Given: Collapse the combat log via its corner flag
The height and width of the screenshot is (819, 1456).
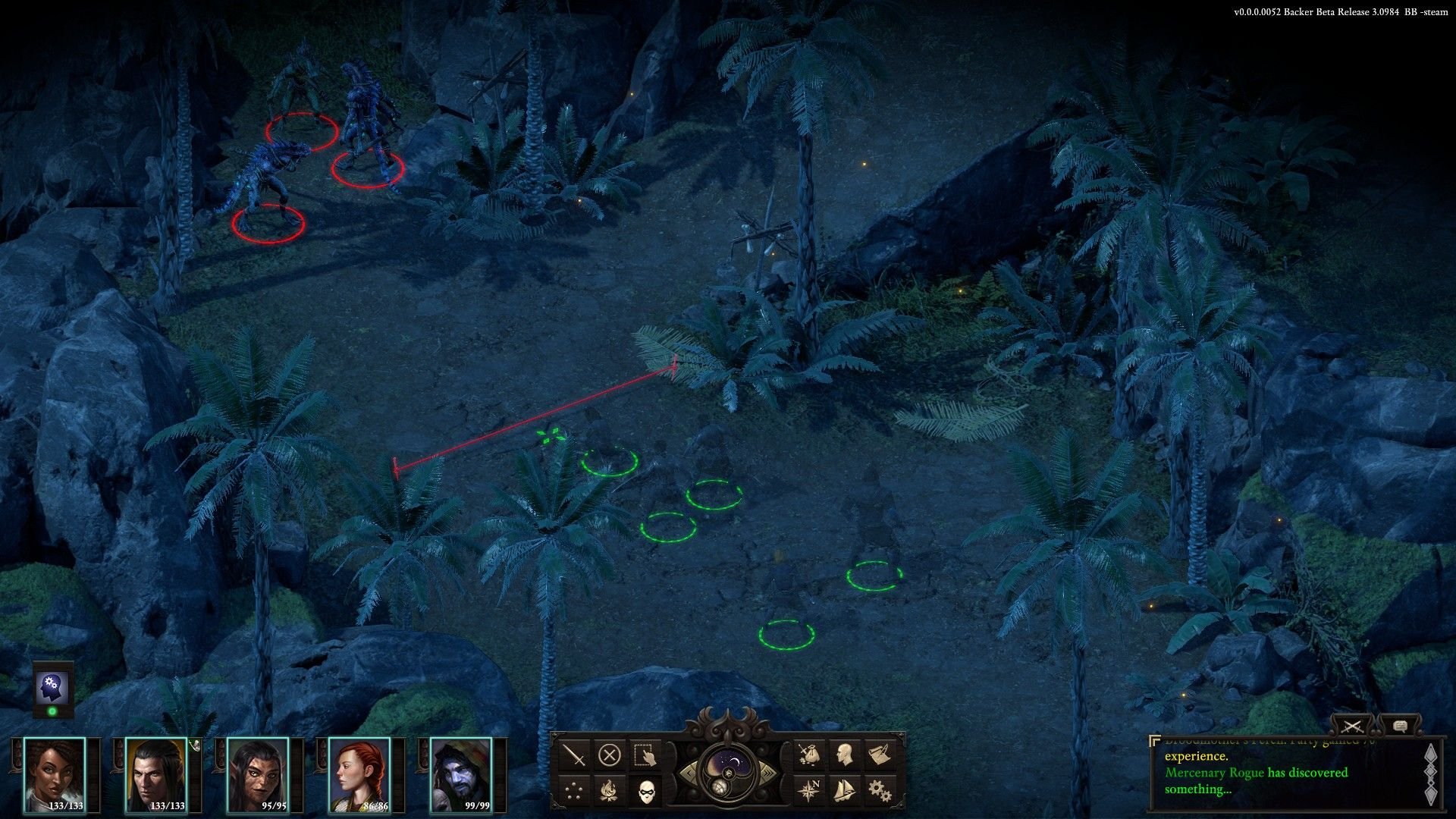Looking at the screenshot, I should pos(1155,740).
